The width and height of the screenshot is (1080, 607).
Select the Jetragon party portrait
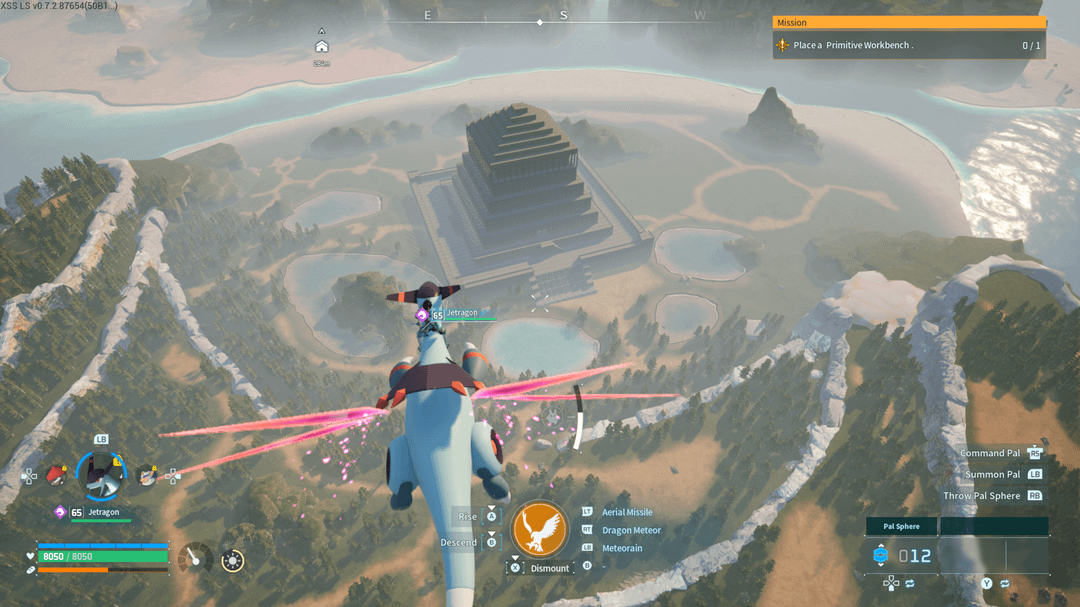coord(100,475)
